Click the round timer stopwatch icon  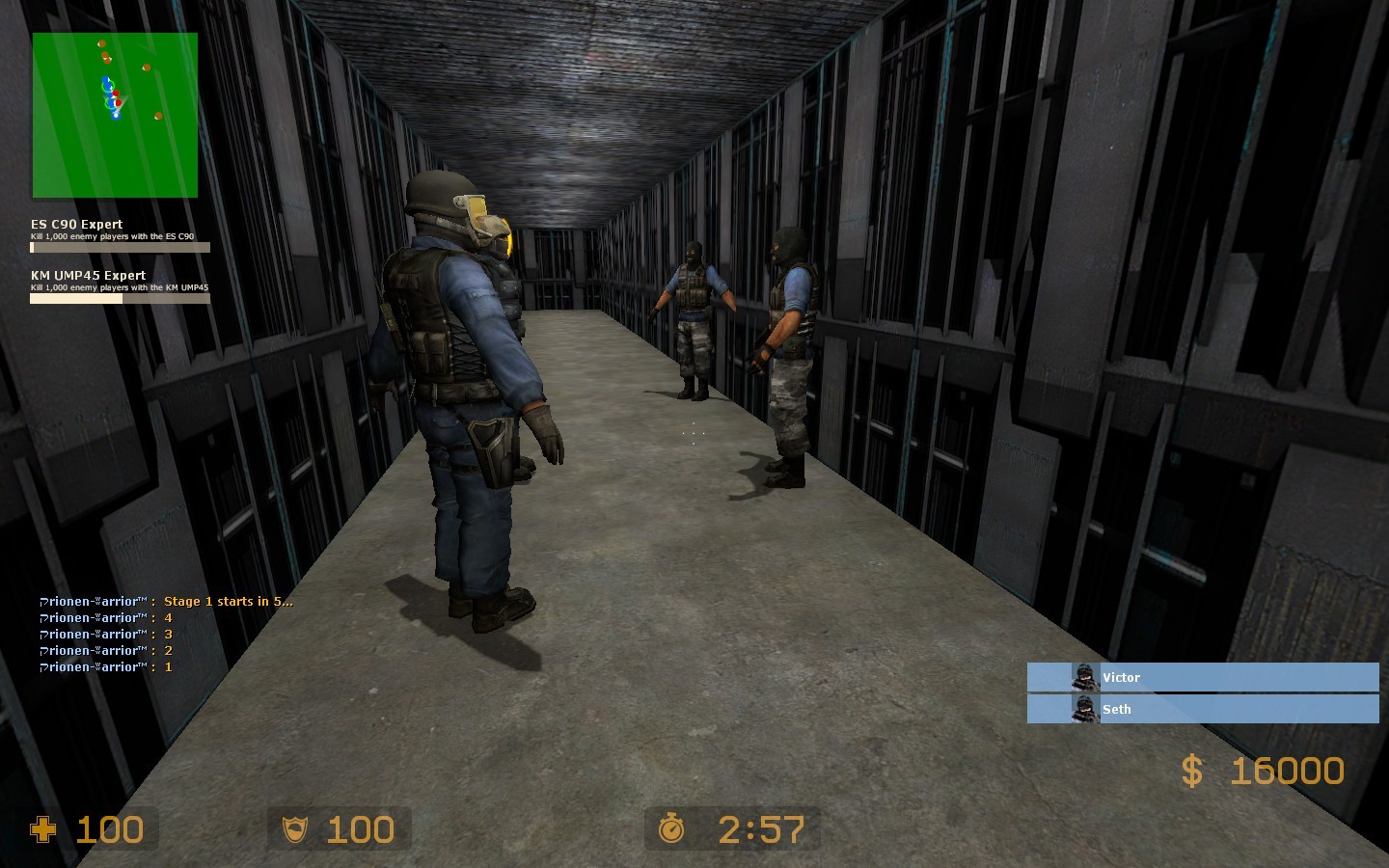point(673,828)
